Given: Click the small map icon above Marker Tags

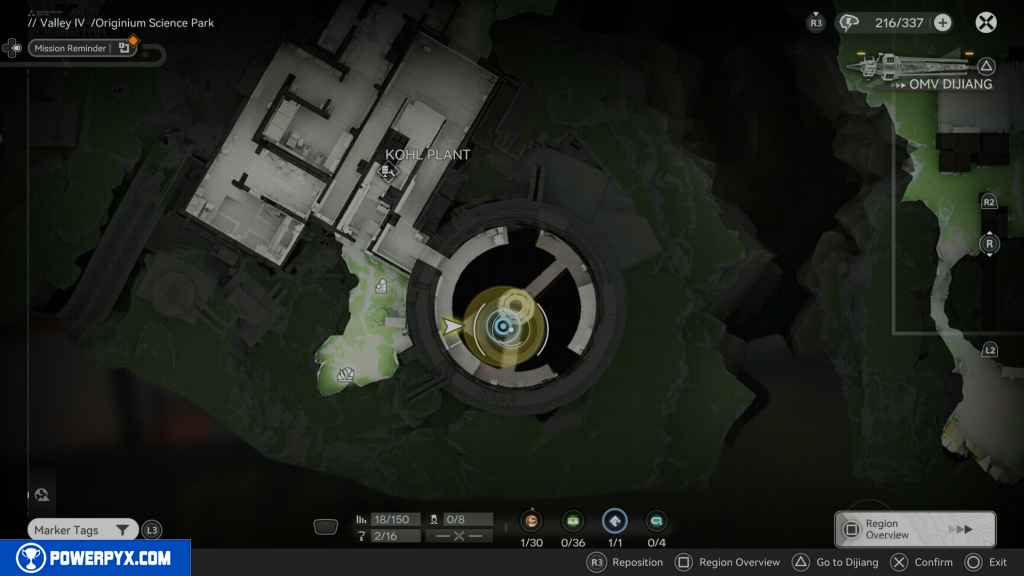Looking at the screenshot, I should point(42,494).
